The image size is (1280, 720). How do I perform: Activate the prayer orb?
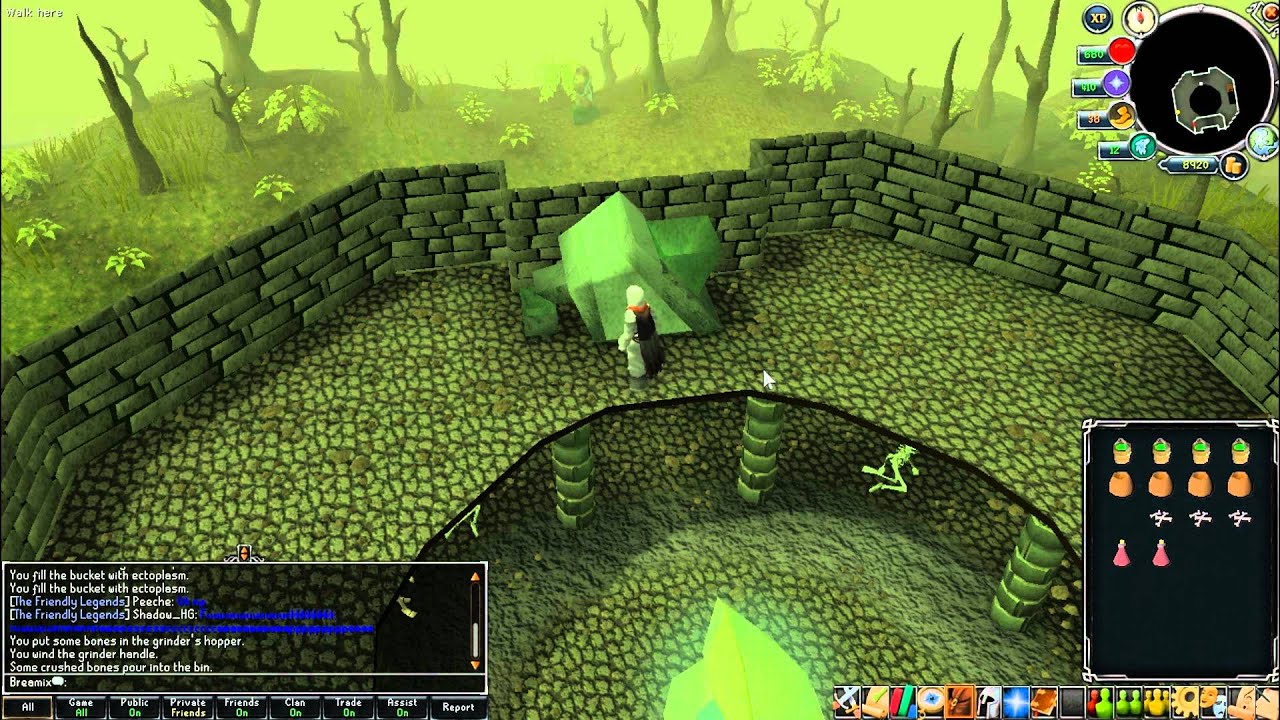click(1116, 83)
